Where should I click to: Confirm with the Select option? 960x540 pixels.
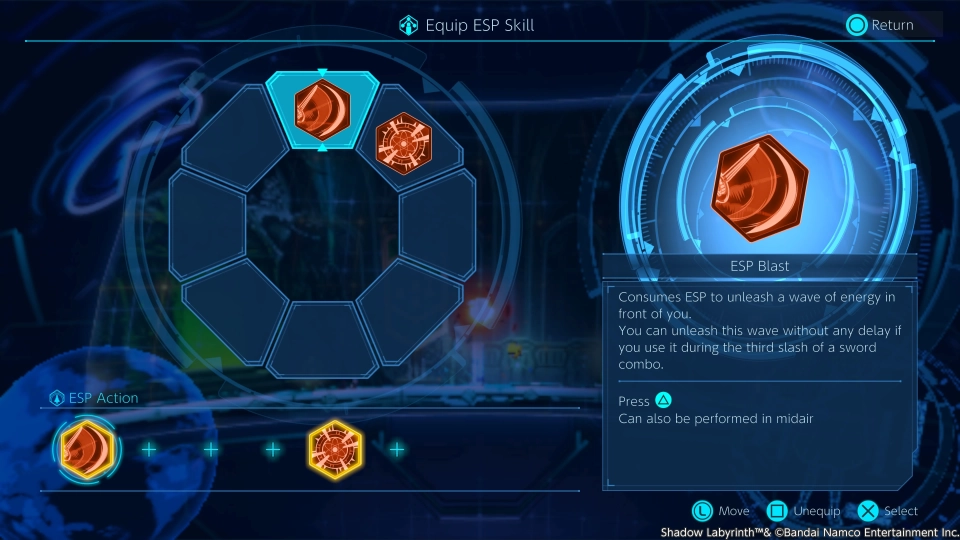[888, 511]
